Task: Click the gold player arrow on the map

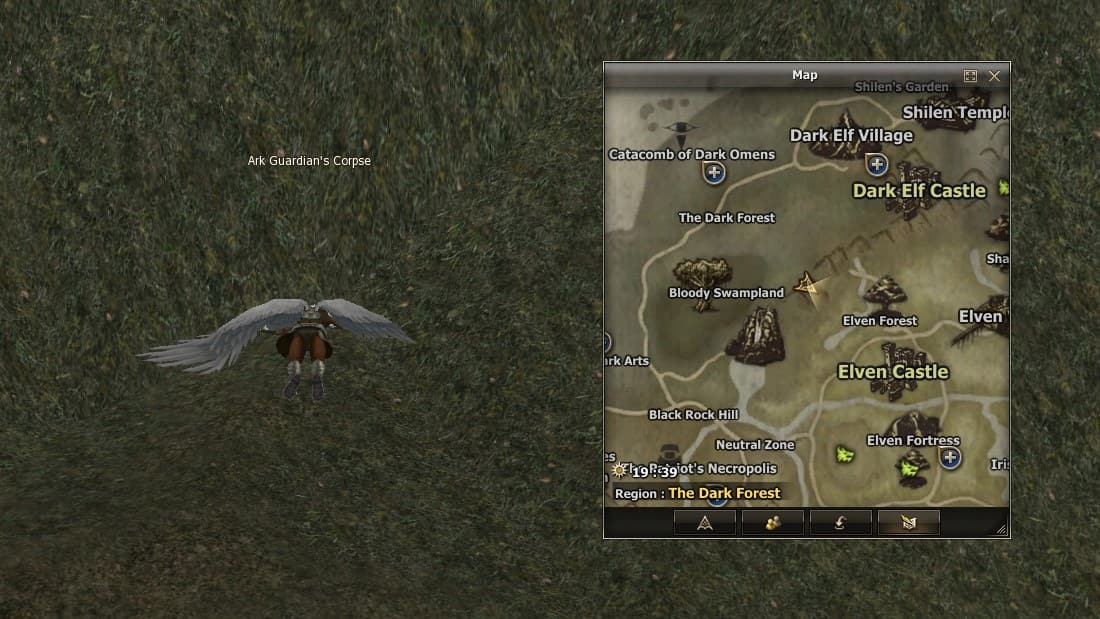Action: click(x=807, y=286)
